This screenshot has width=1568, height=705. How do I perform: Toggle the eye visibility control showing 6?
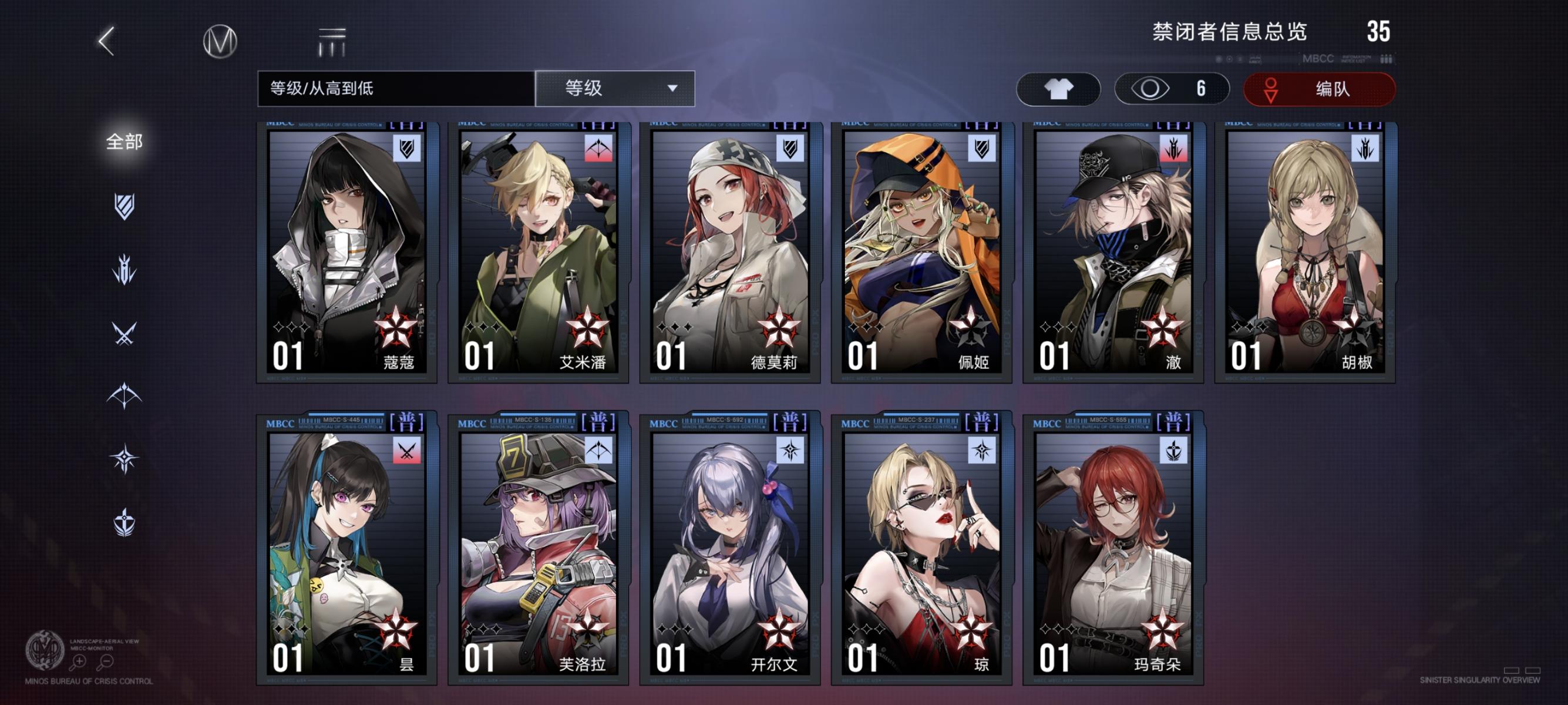[x=1172, y=88]
